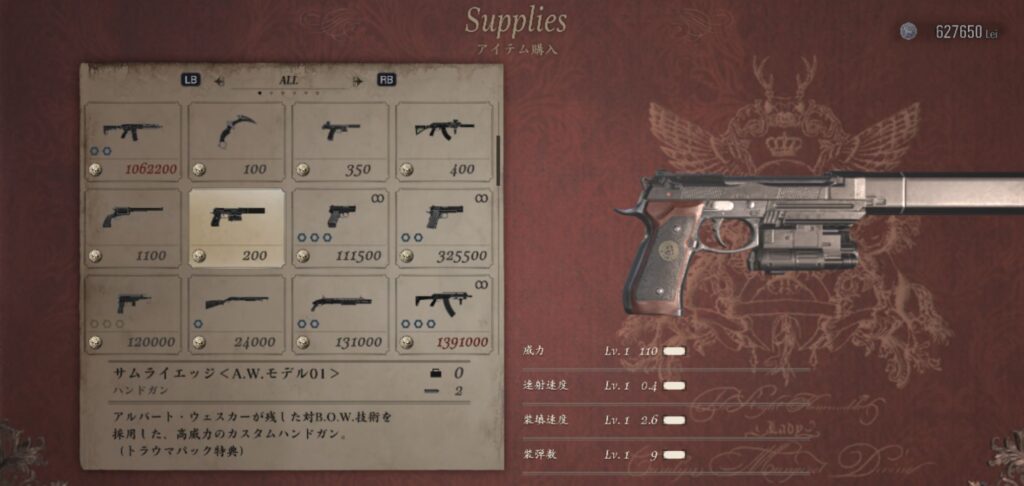Select the weapon priced 1062200 Lei
Screen dimensions: 1024x486
[x=133, y=141]
